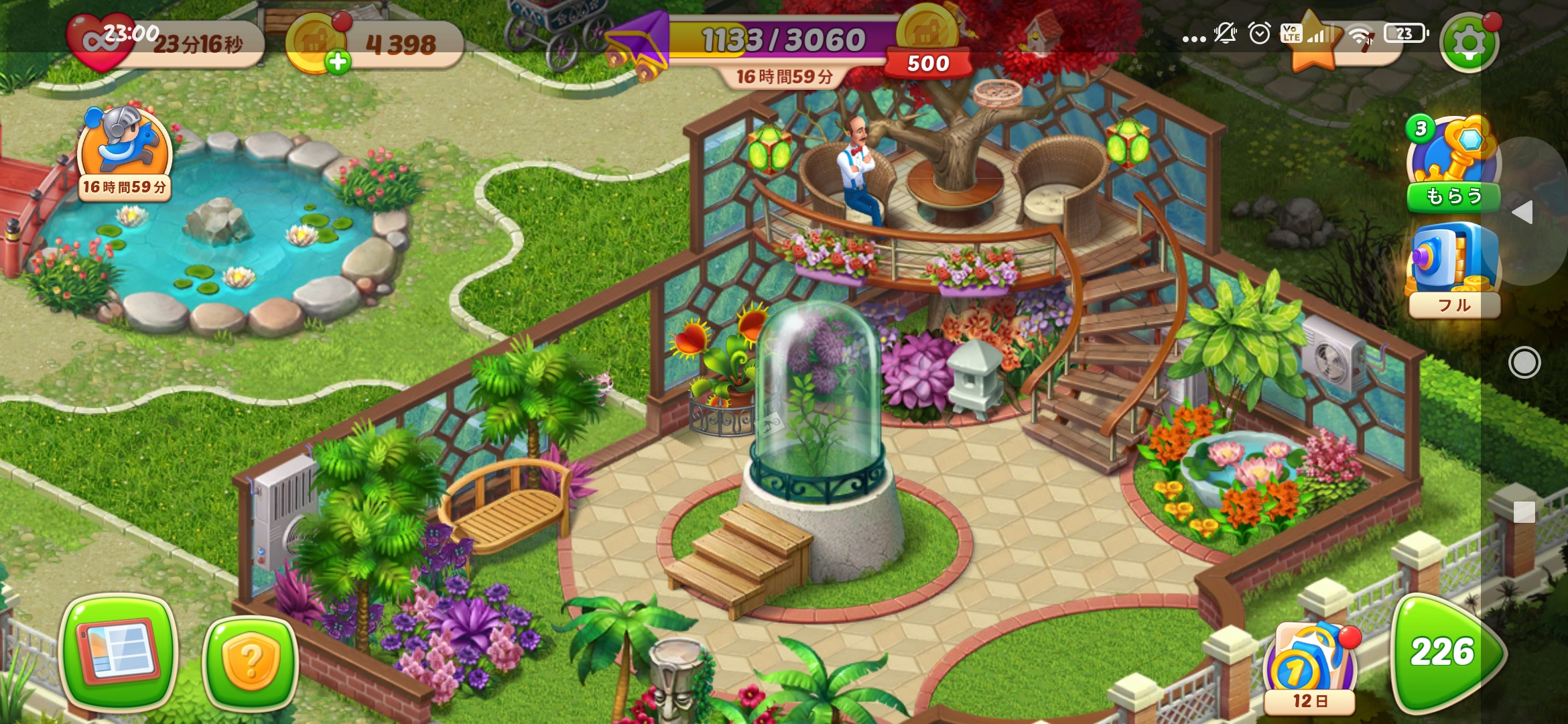Open the task list tablet button
Image resolution: width=1568 pixels, height=724 pixels.
[119, 652]
